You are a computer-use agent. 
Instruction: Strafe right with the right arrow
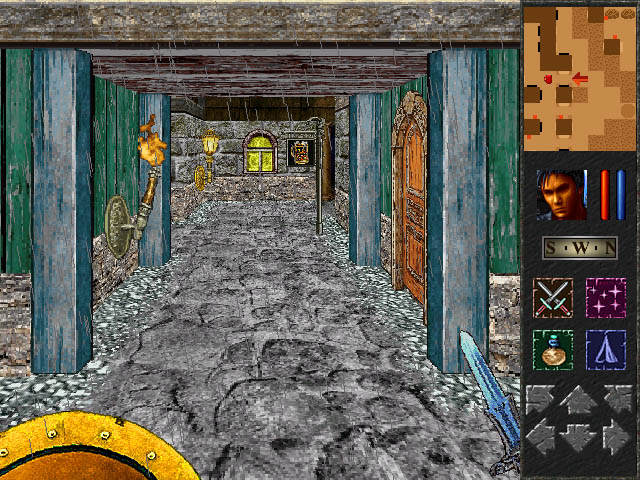point(616,436)
